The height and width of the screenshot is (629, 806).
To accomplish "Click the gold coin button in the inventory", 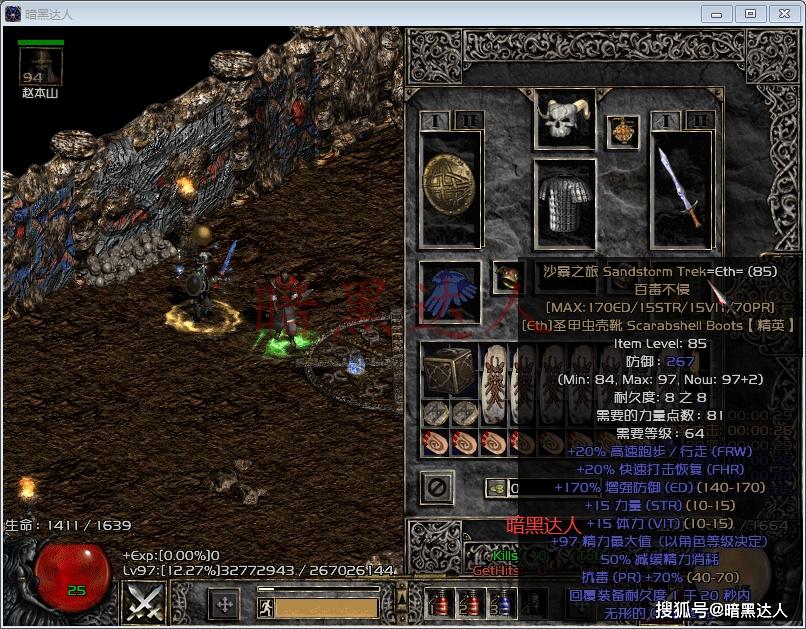I will coord(496,488).
